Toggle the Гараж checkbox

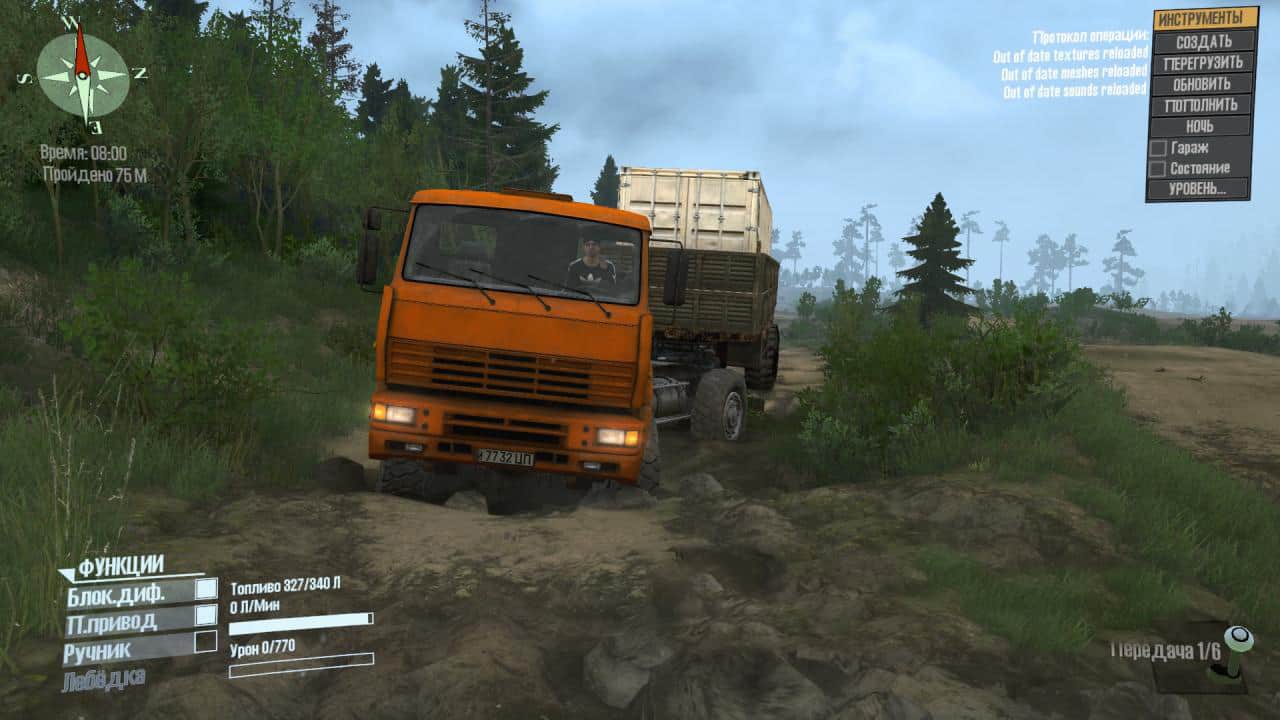point(1158,148)
